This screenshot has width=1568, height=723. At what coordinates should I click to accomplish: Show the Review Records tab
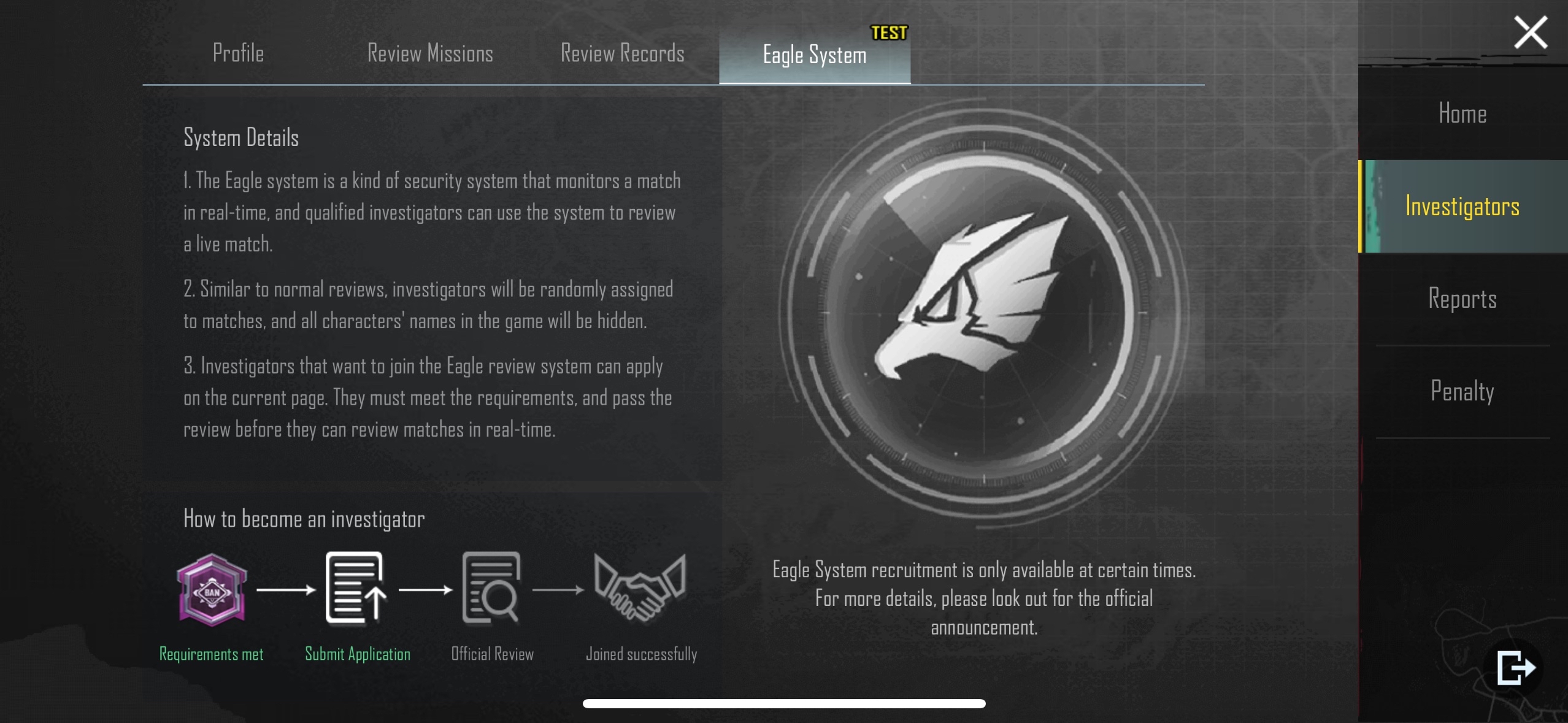point(622,54)
